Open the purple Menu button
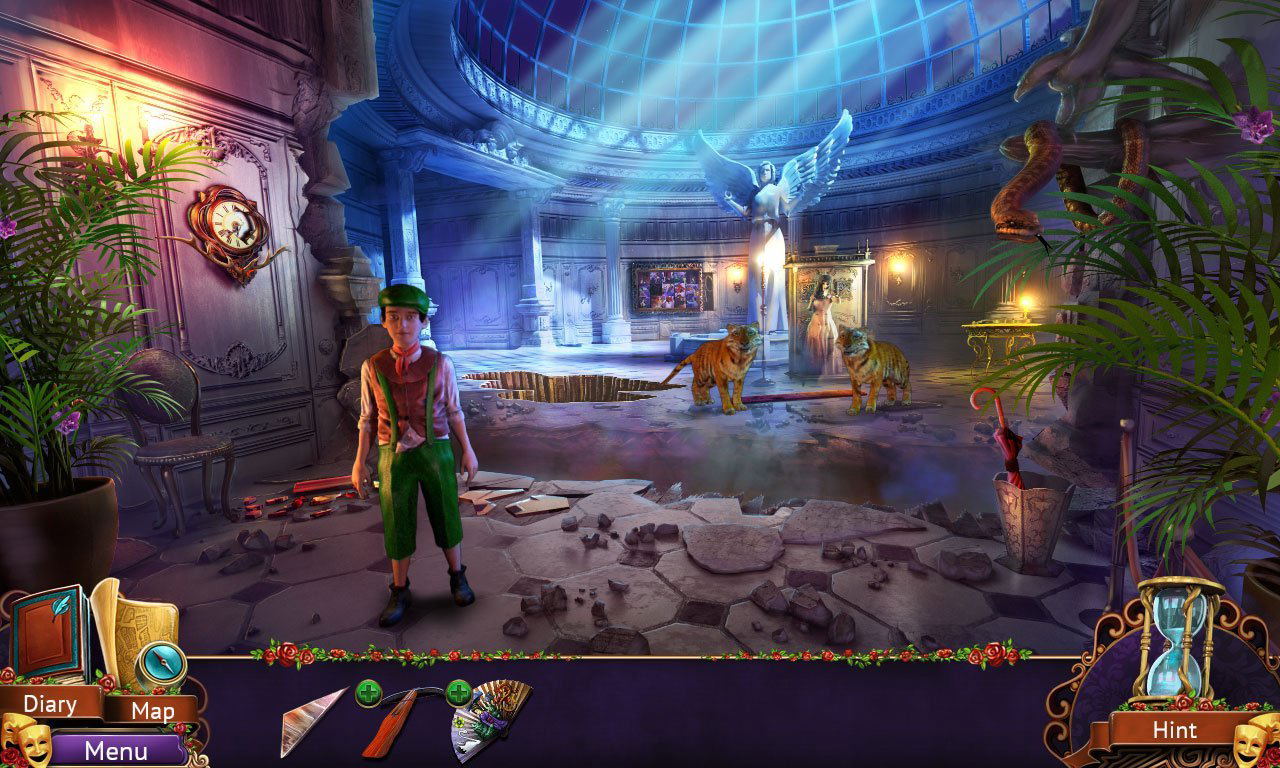The image size is (1280, 768). [116, 750]
